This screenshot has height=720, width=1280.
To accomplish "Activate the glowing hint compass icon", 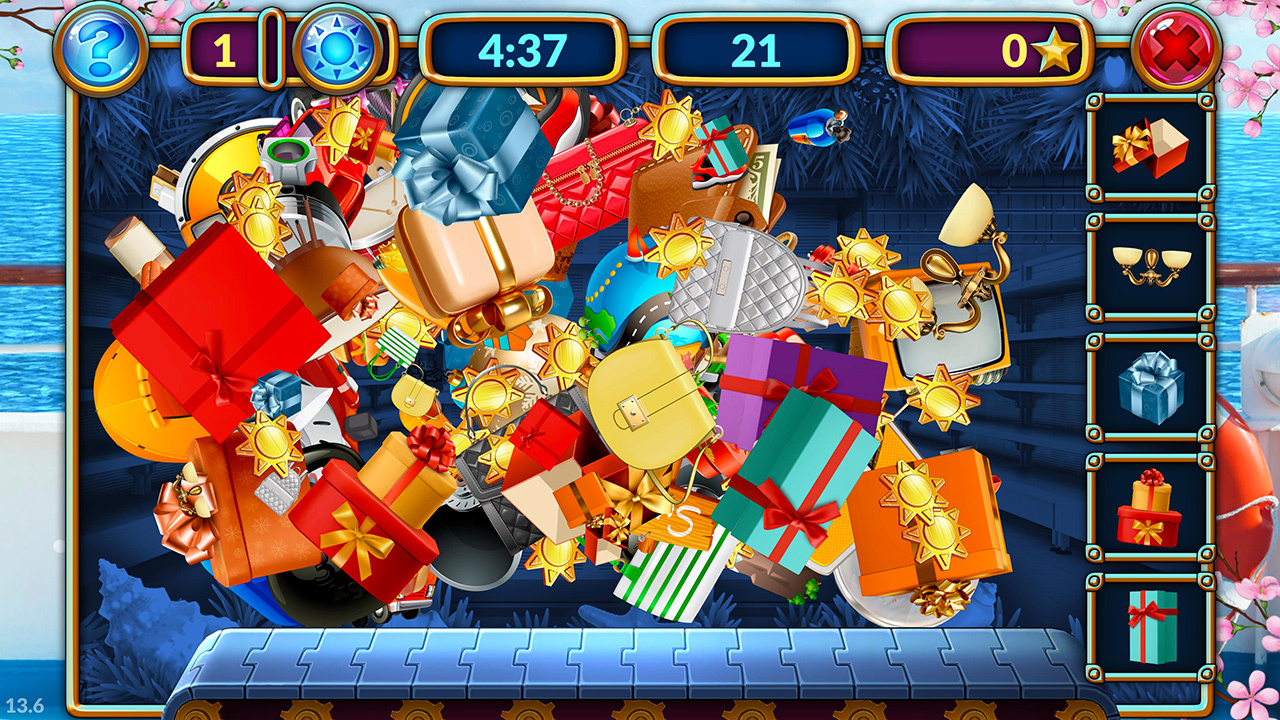I will click(x=335, y=47).
